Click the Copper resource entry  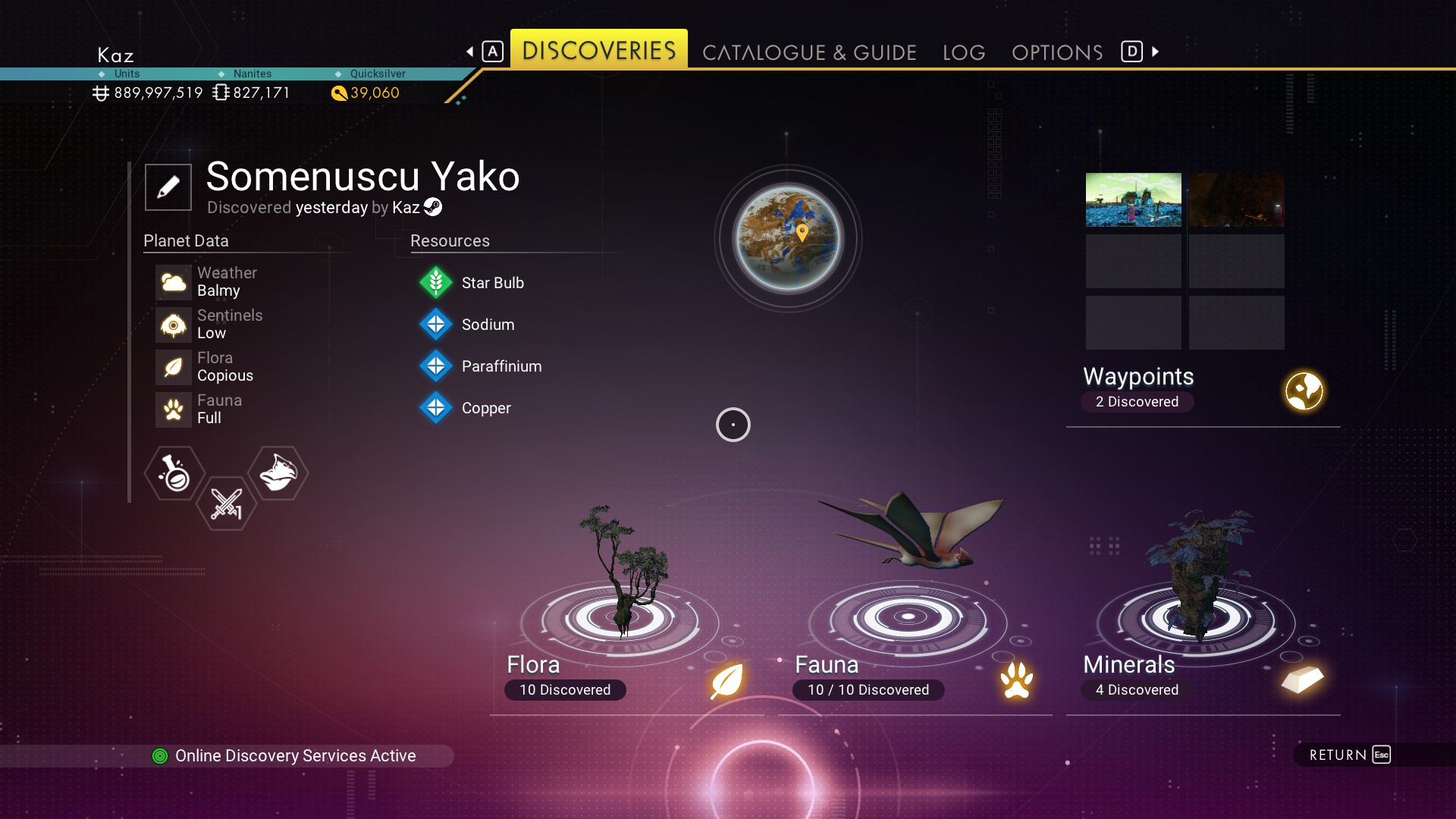(486, 408)
